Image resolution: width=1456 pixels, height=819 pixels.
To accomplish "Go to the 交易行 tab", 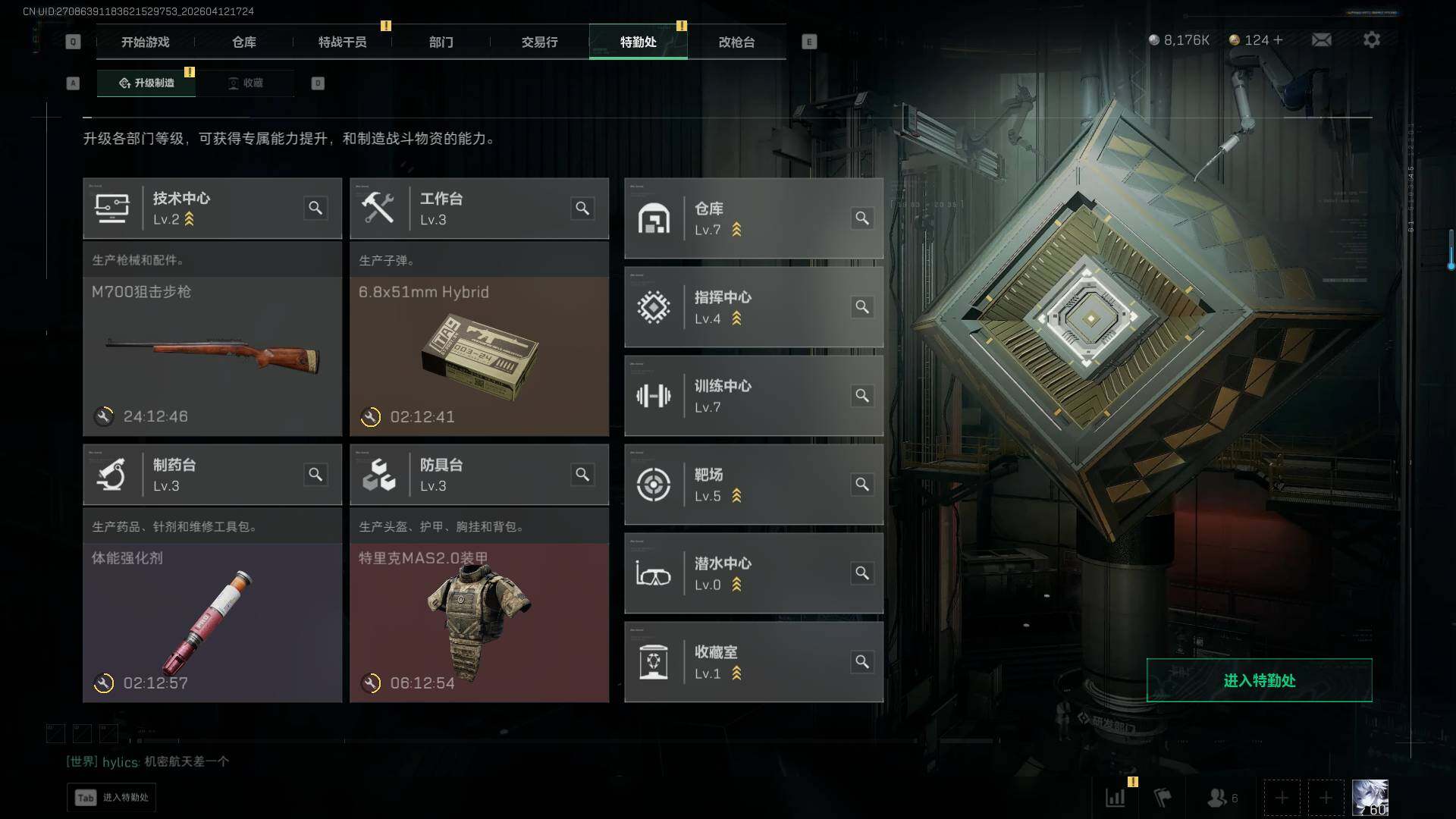I will pos(539,42).
